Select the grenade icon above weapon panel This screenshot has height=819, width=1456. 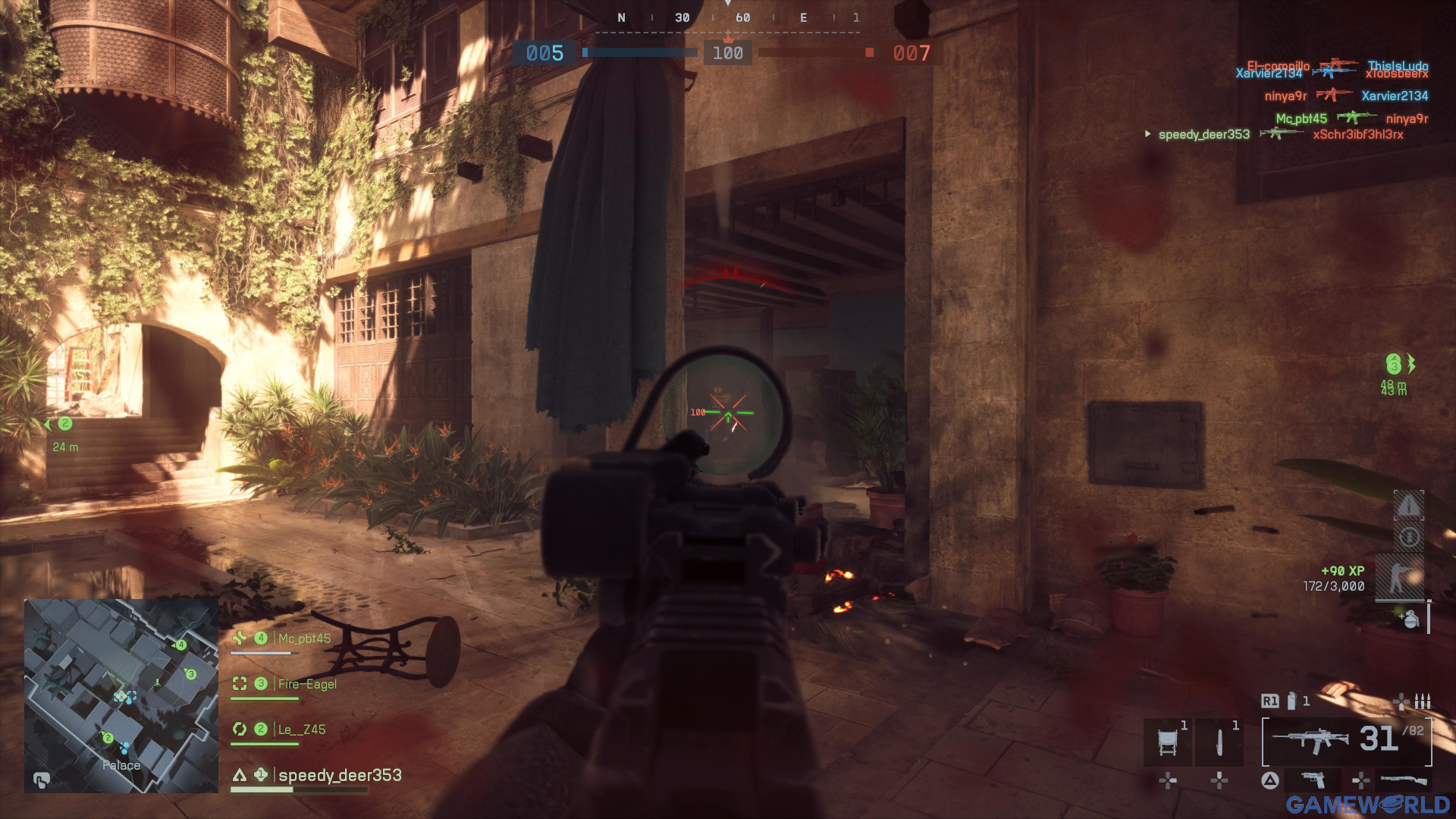[x=1291, y=701]
